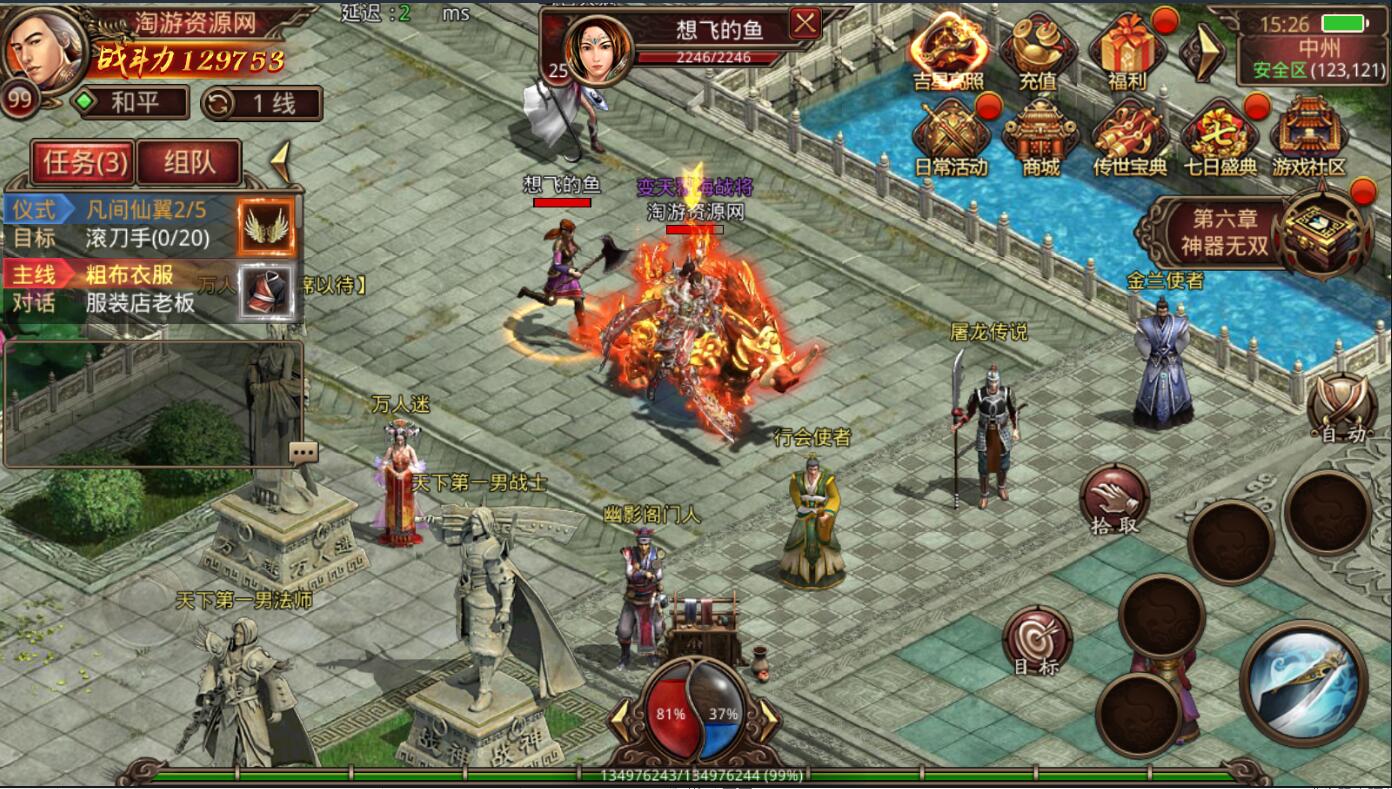This screenshot has height=789, width=1392.
Task: Open the 任务(3) quest tab
Action: point(84,162)
